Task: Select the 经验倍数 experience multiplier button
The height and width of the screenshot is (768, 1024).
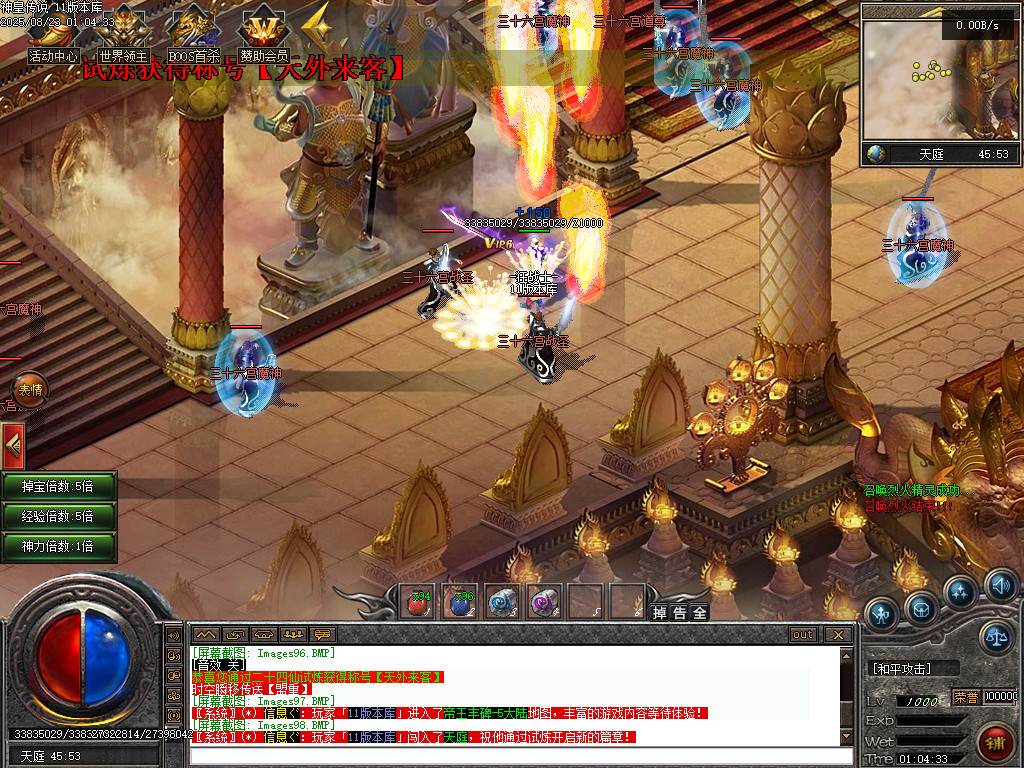Action: coord(58,517)
